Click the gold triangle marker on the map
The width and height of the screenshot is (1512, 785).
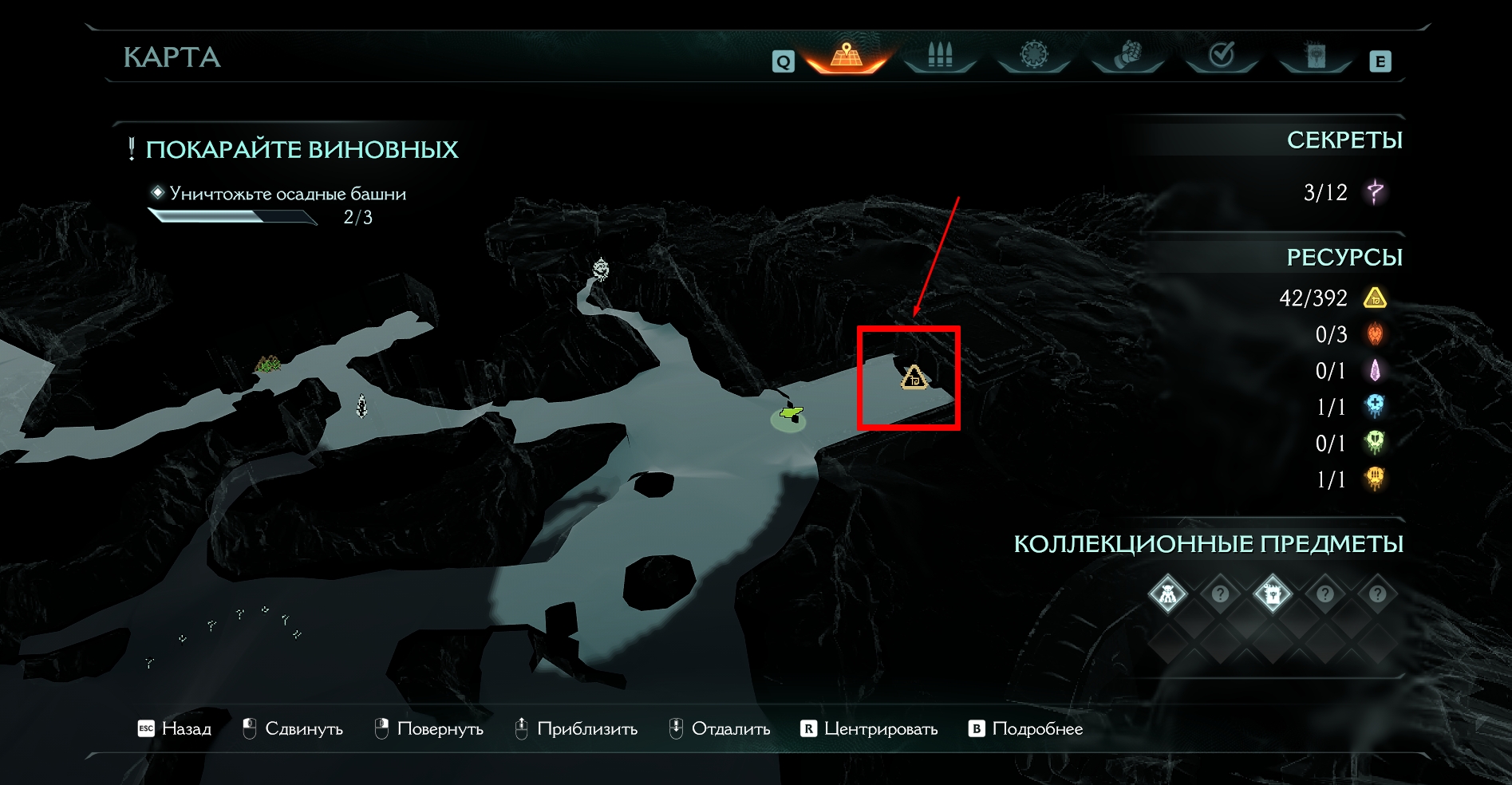(914, 377)
